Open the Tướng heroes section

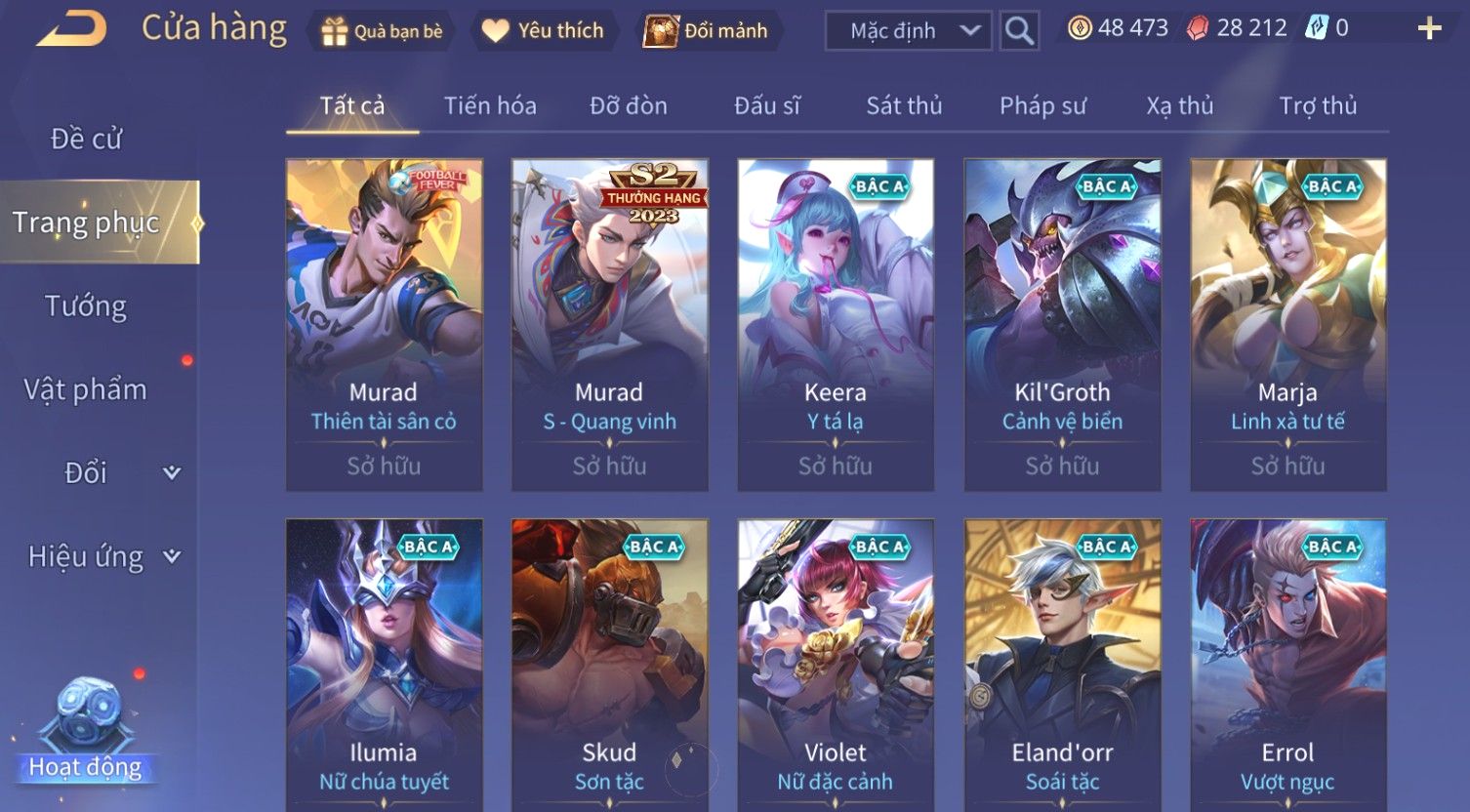86,306
